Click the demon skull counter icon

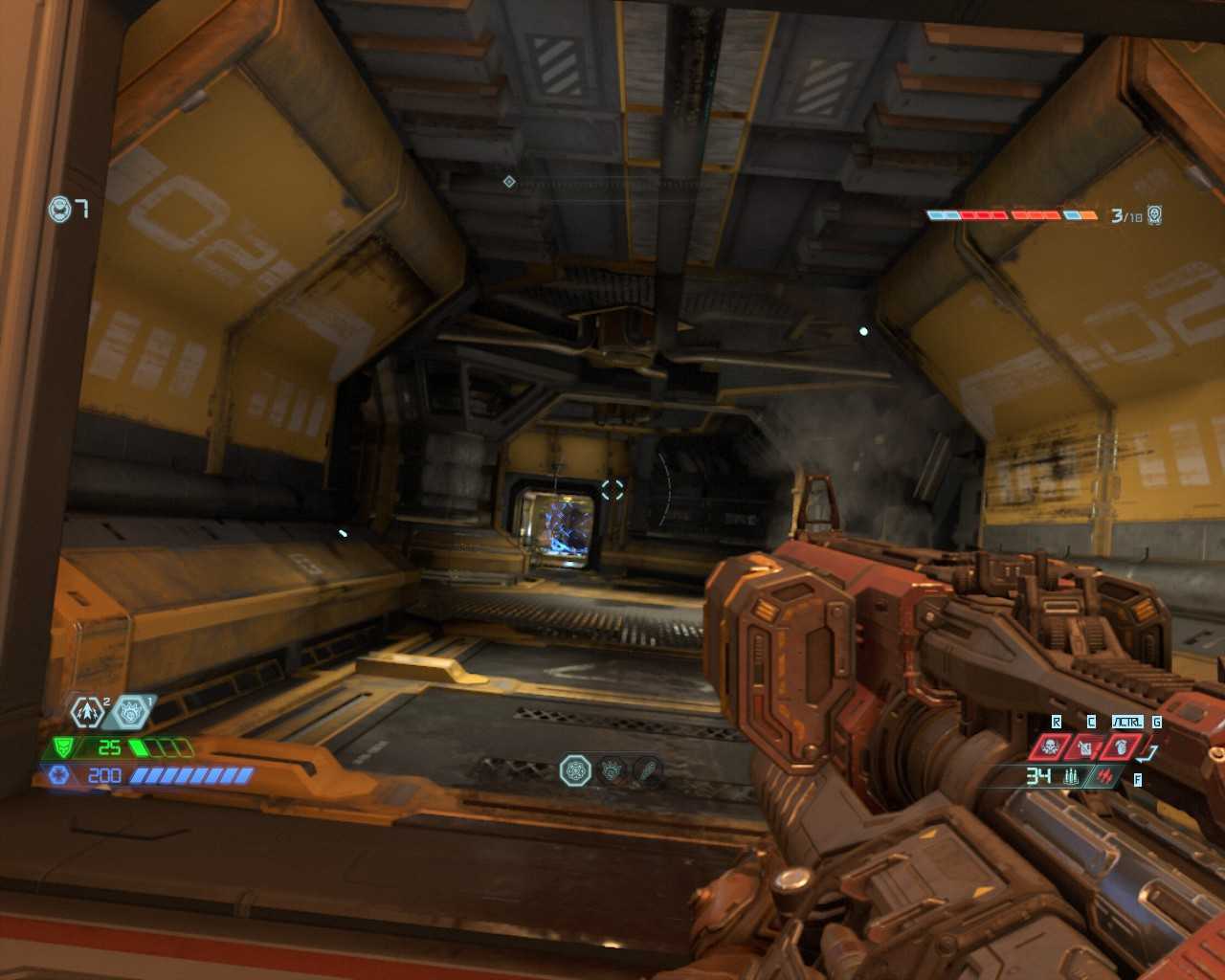[1155, 215]
